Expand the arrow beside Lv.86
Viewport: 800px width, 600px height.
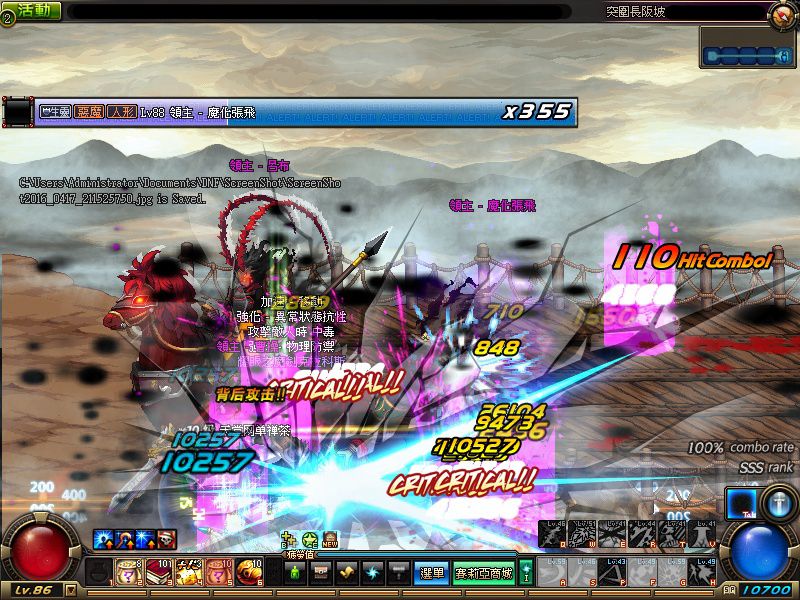pyautogui.click(x=70, y=590)
